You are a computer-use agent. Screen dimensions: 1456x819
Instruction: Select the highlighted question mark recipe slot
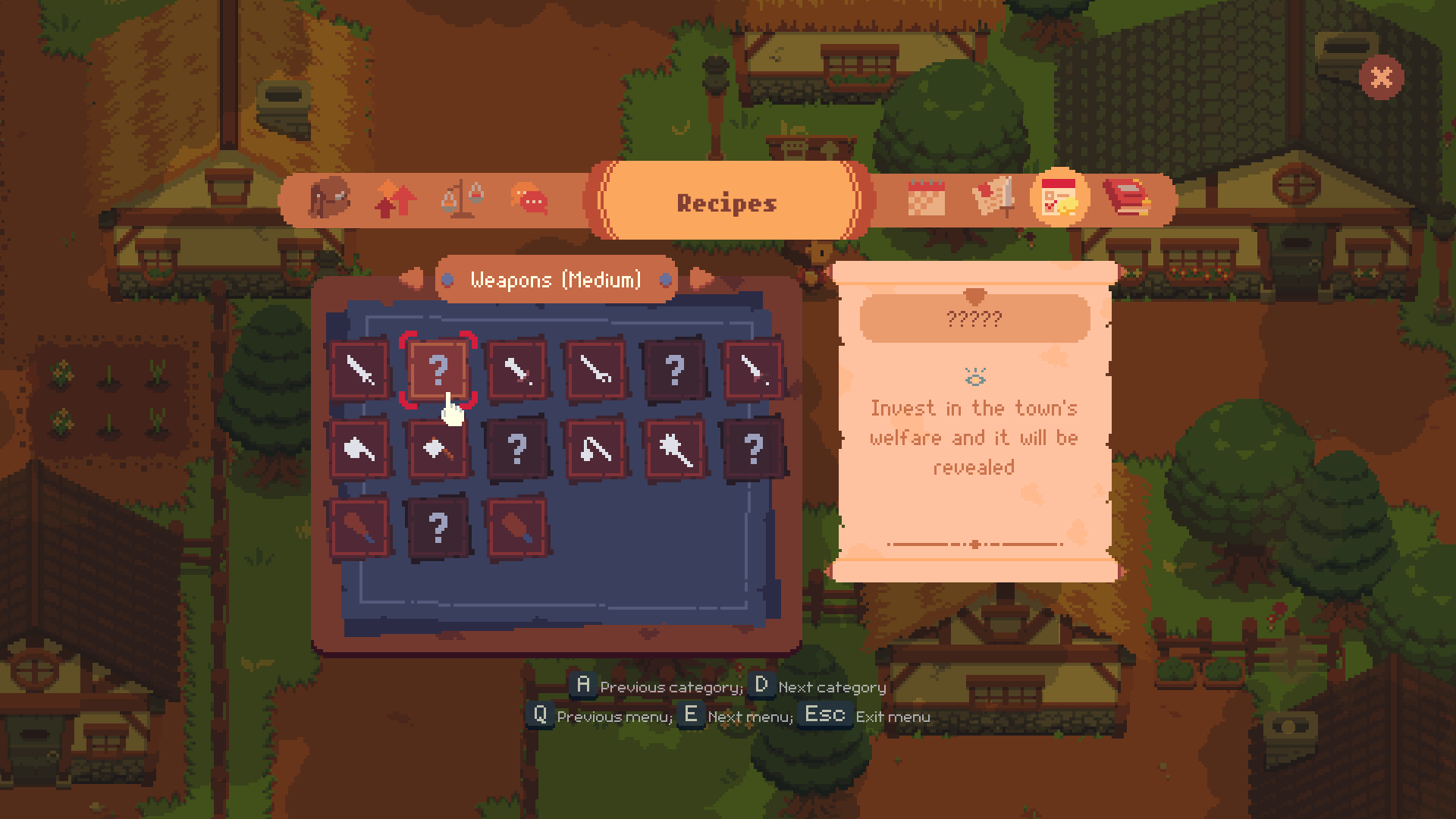[x=438, y=371]
